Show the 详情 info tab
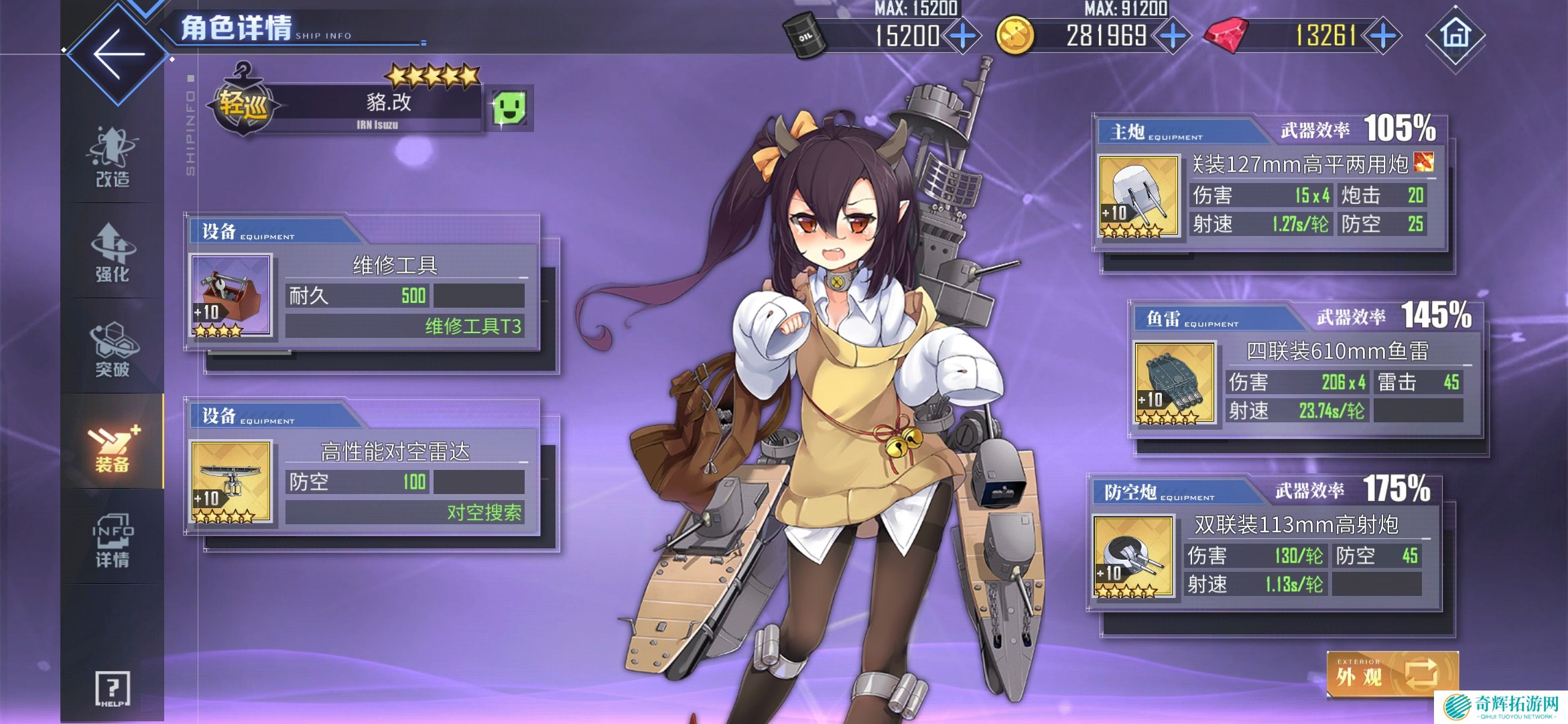The height and width of the screenshot is (724, 1568). pos(113,540)
